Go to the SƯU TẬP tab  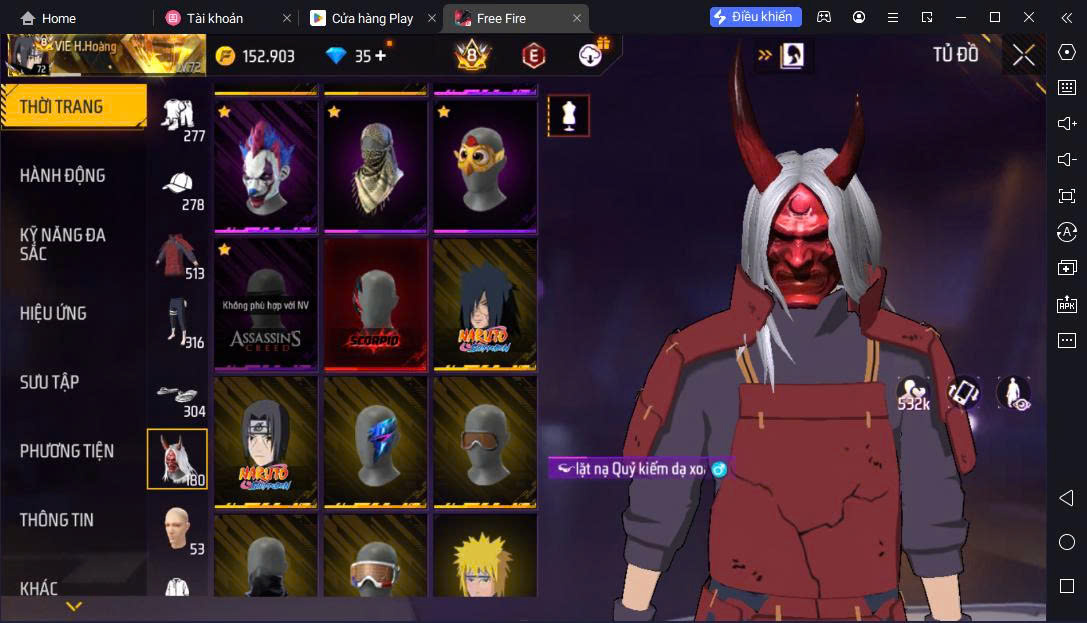50,382
